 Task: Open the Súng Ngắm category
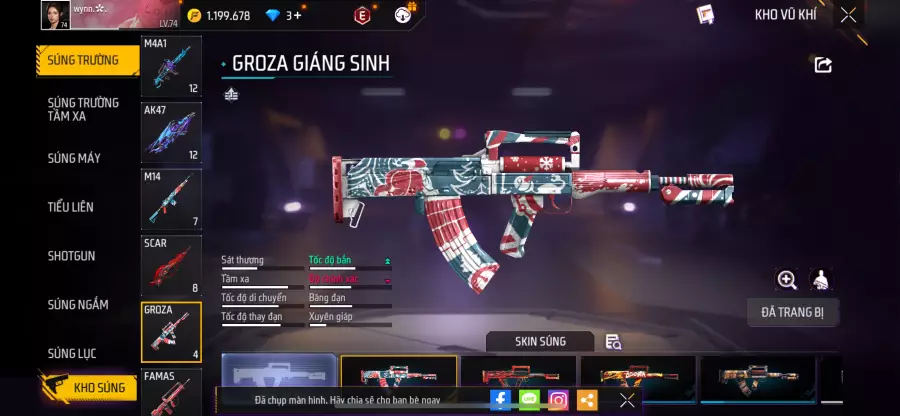point(78,305)
